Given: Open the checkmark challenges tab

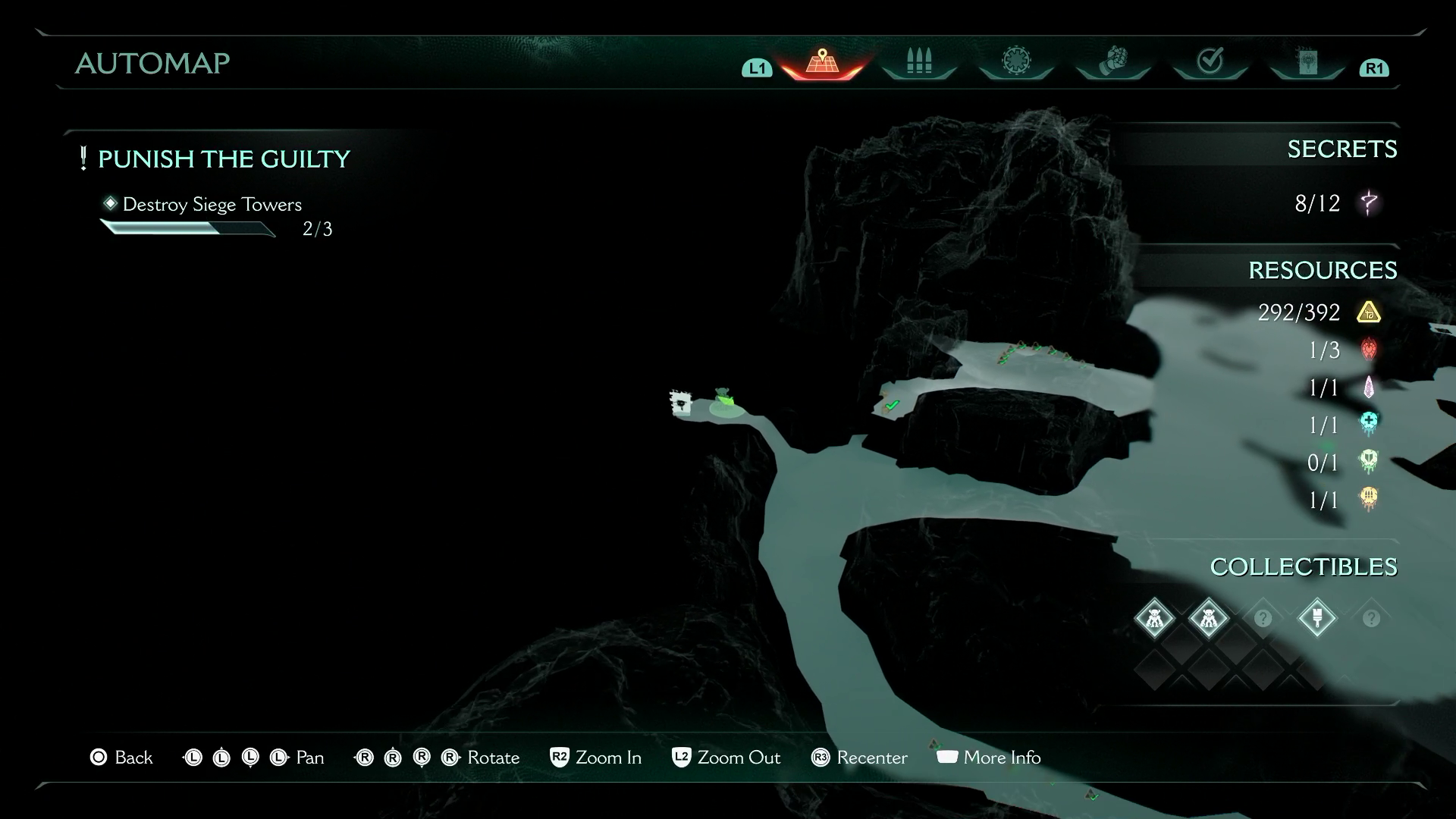Looking at the screenshot, I should click(1209, 59).
